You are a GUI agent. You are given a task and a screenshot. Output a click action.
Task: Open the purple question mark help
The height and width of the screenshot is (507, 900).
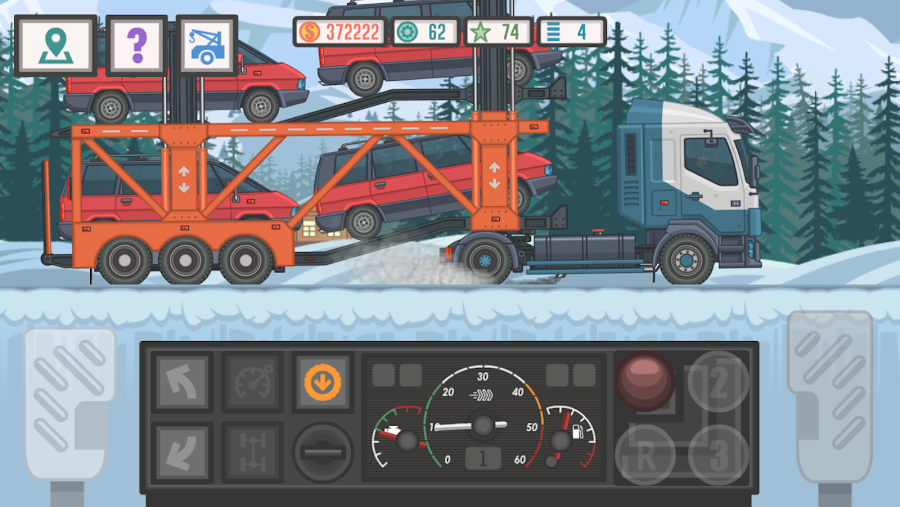[x=137, y=45]
